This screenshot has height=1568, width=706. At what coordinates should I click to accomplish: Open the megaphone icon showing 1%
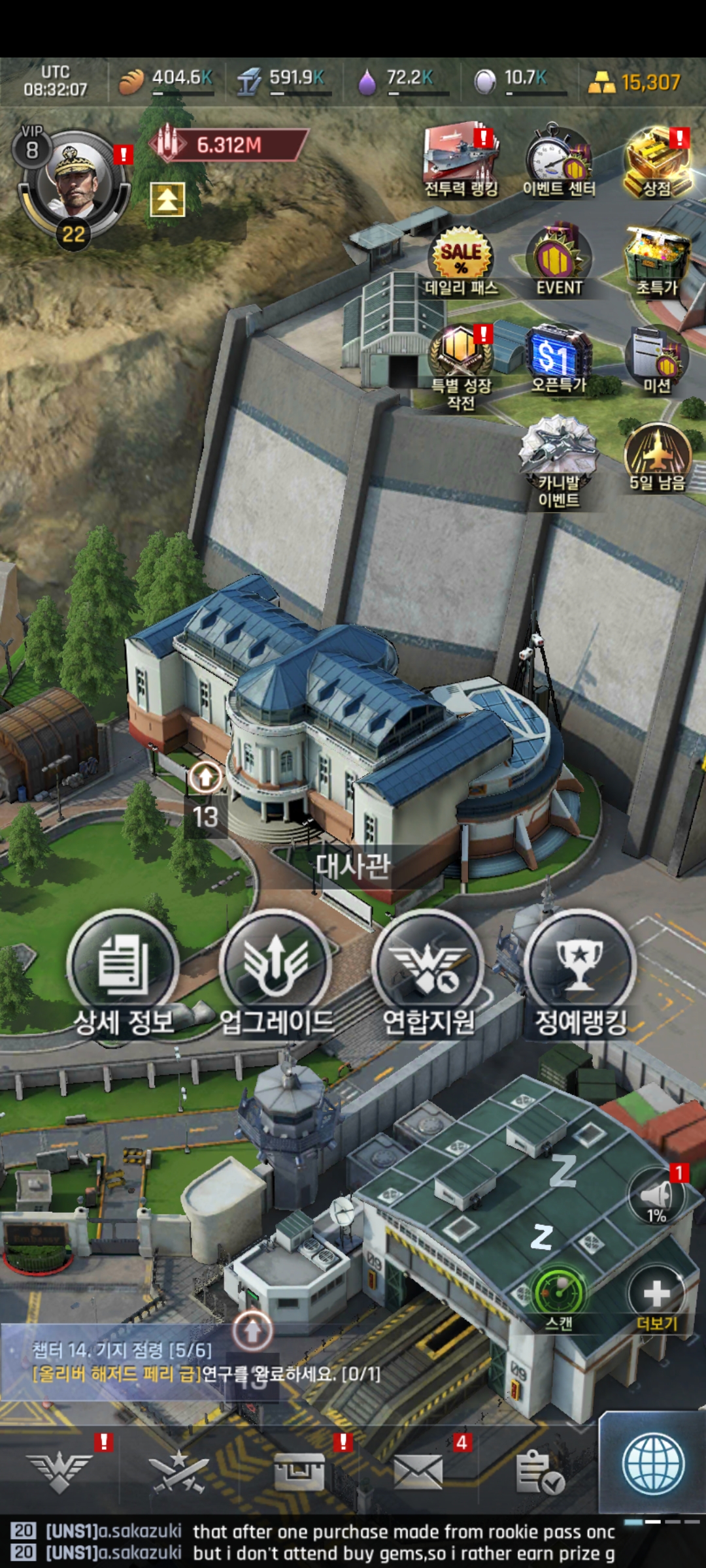point(656,1197)
